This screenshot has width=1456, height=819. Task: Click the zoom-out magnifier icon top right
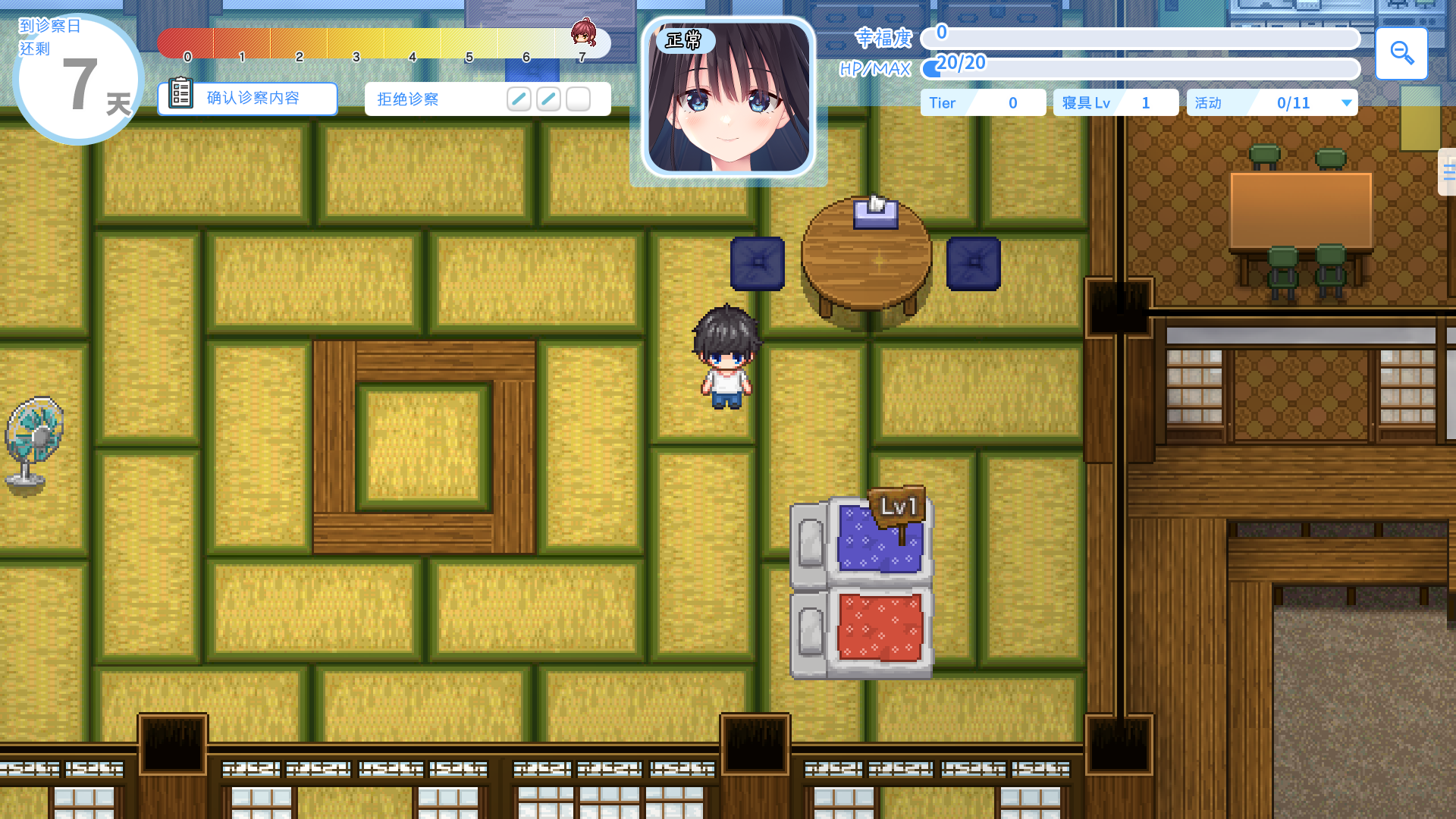point(1401,53)
